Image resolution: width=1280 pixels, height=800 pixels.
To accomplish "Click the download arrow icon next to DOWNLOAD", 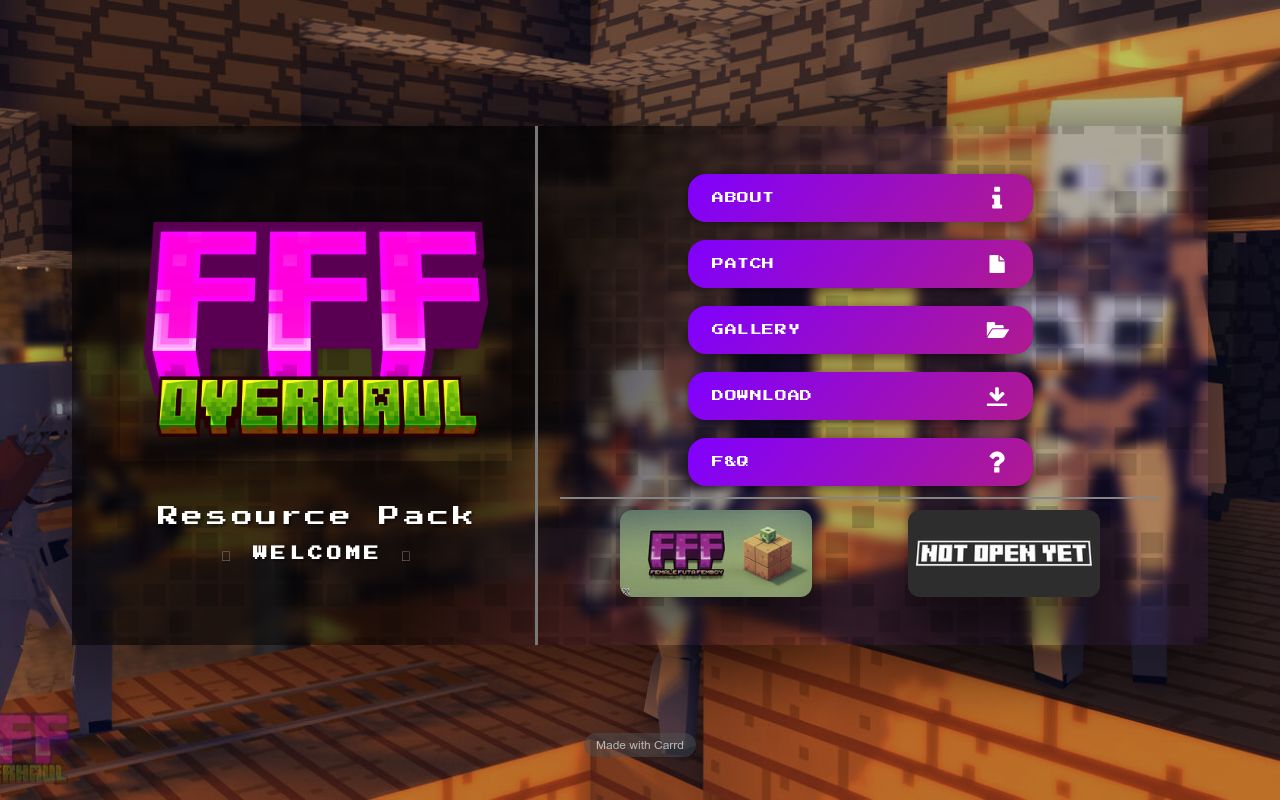I will 996,396.
